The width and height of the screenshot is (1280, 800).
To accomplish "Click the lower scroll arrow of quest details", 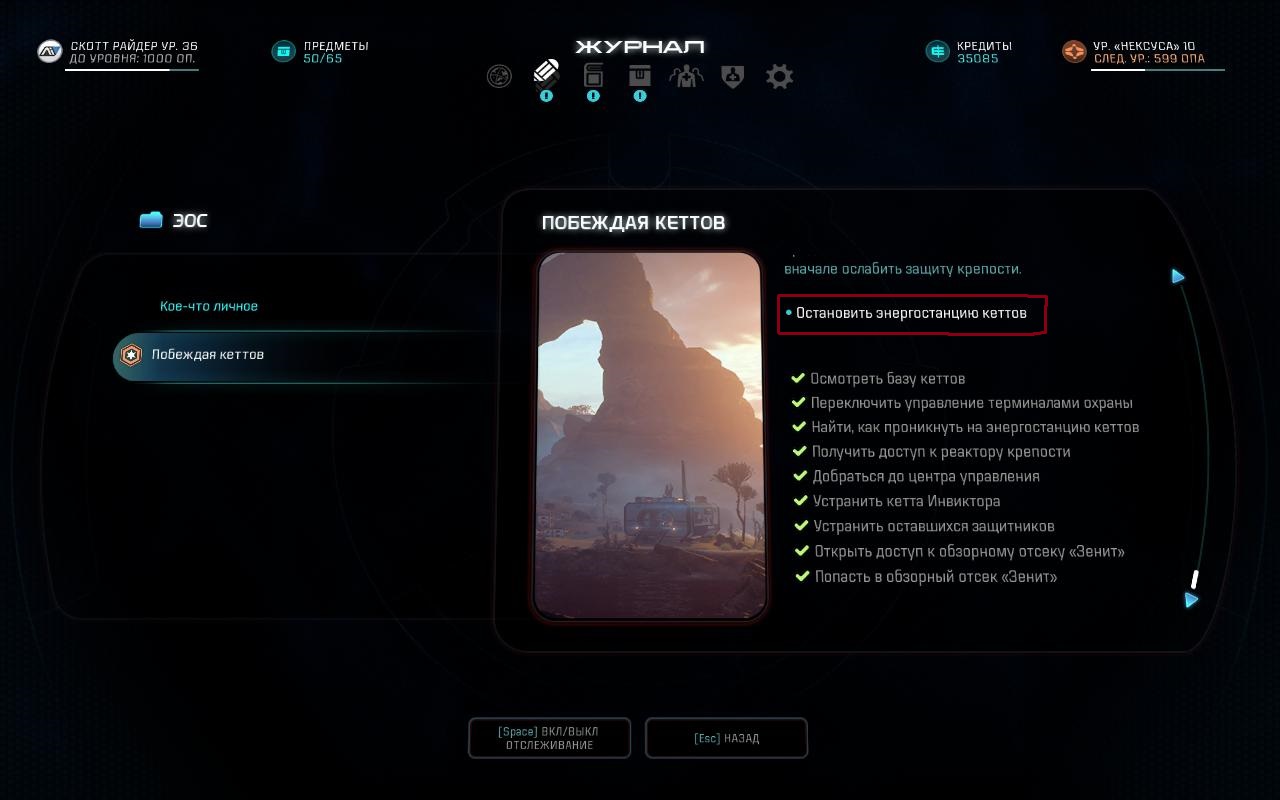I will click(1191, 600).
